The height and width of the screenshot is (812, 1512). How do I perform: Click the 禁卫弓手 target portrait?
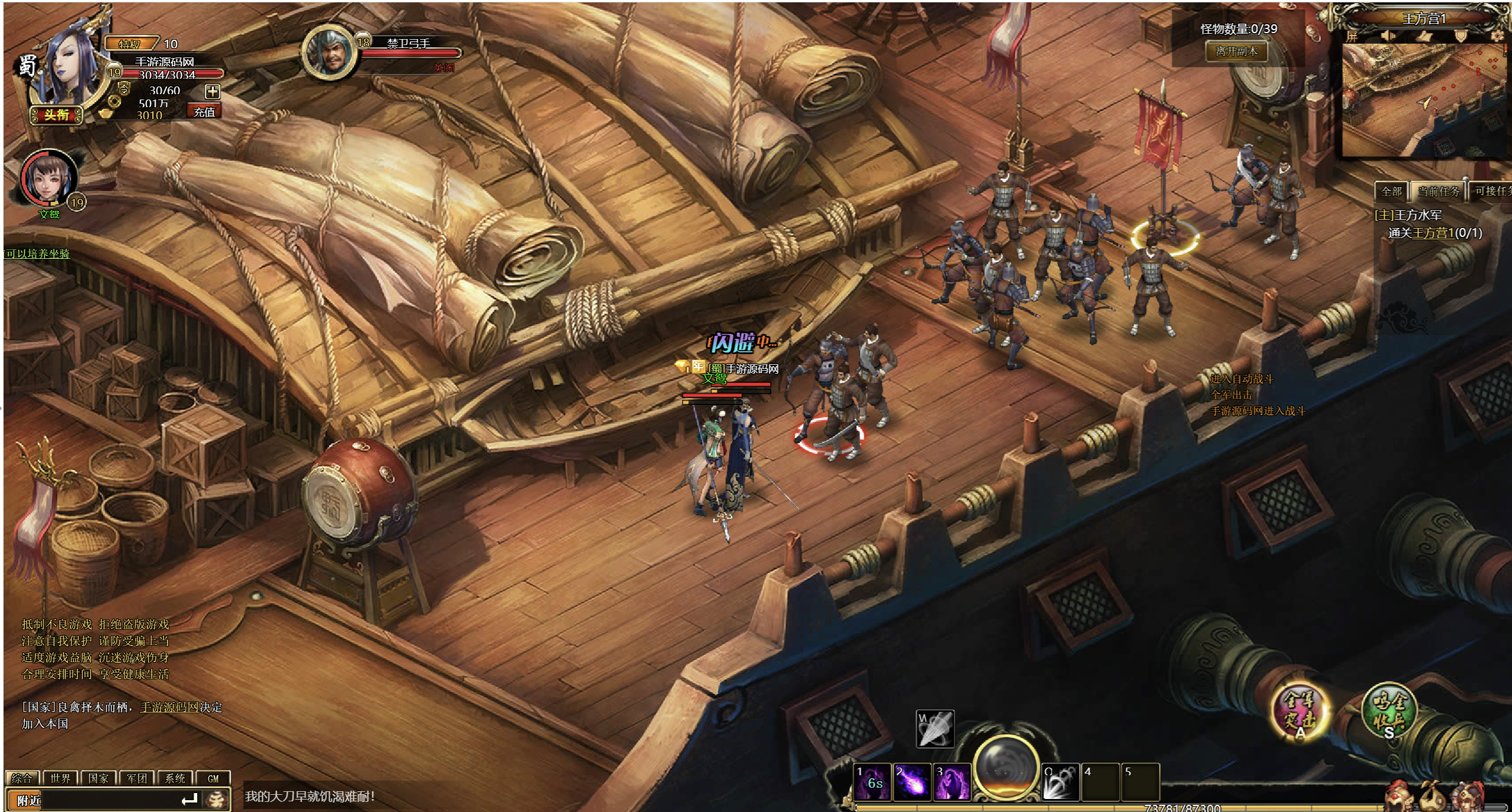(328, 53)
